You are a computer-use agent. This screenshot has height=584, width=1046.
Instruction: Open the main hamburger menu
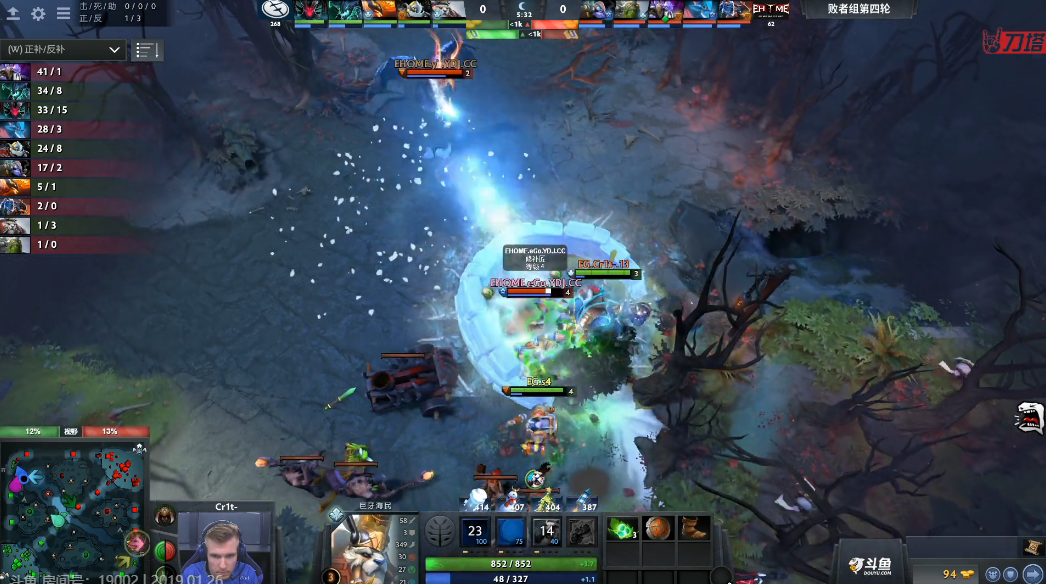click(x=63, y=14)
